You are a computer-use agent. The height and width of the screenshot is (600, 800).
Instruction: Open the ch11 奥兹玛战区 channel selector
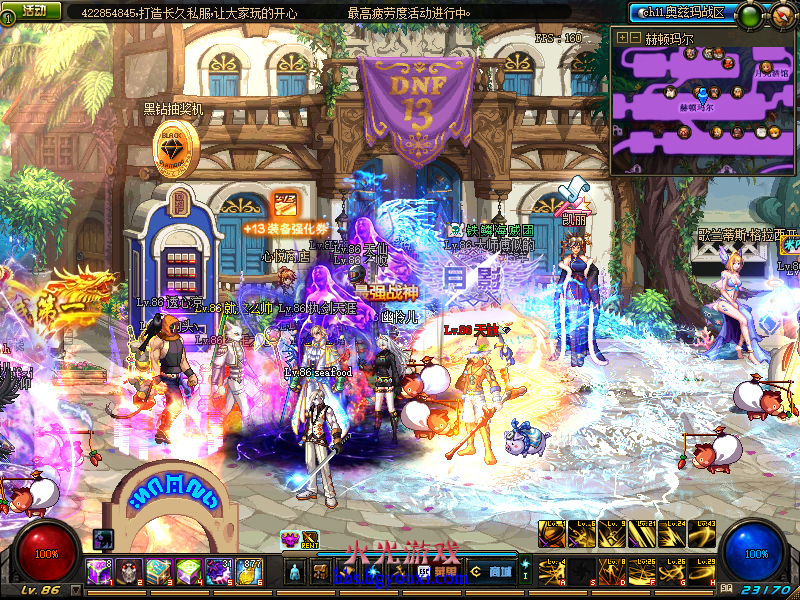tap(683, 12)
